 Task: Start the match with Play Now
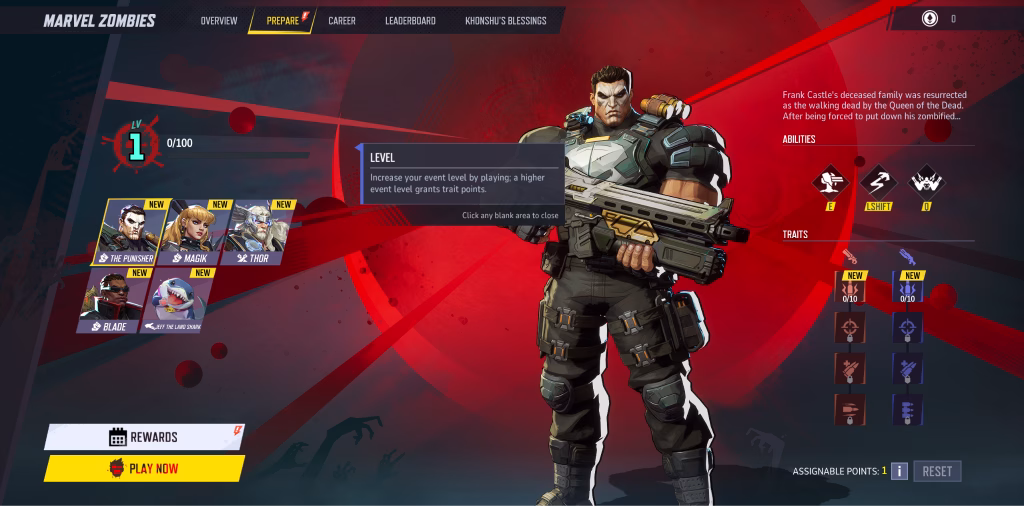143,468
